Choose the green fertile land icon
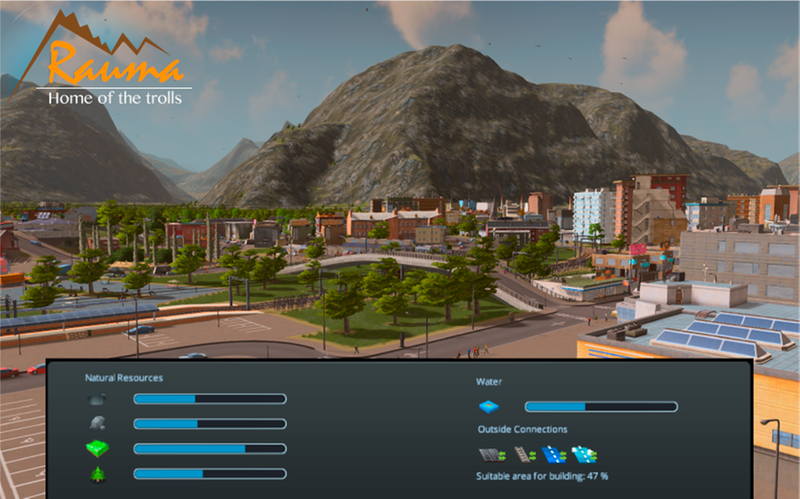 tap(97, 449)
